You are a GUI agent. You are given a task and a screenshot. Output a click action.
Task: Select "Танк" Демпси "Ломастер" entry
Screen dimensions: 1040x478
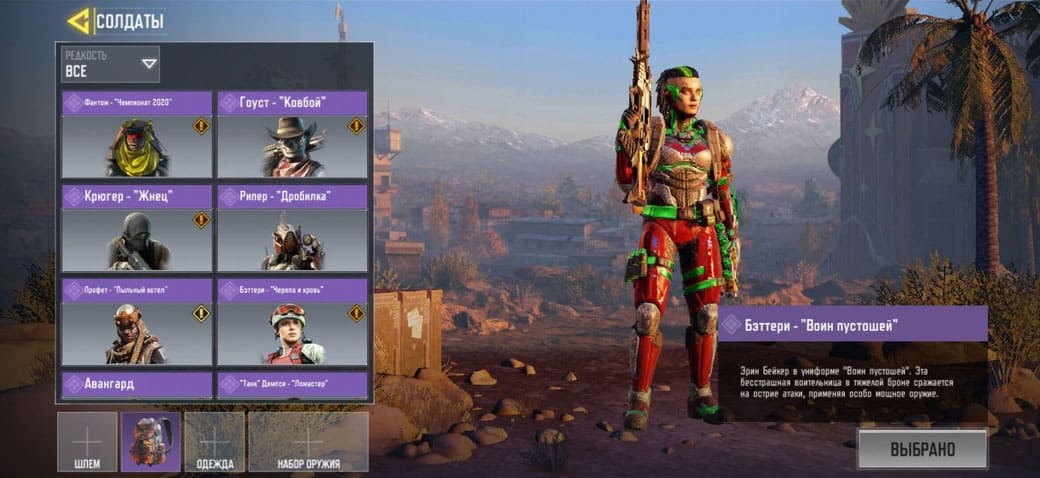(x=292, y=384)
